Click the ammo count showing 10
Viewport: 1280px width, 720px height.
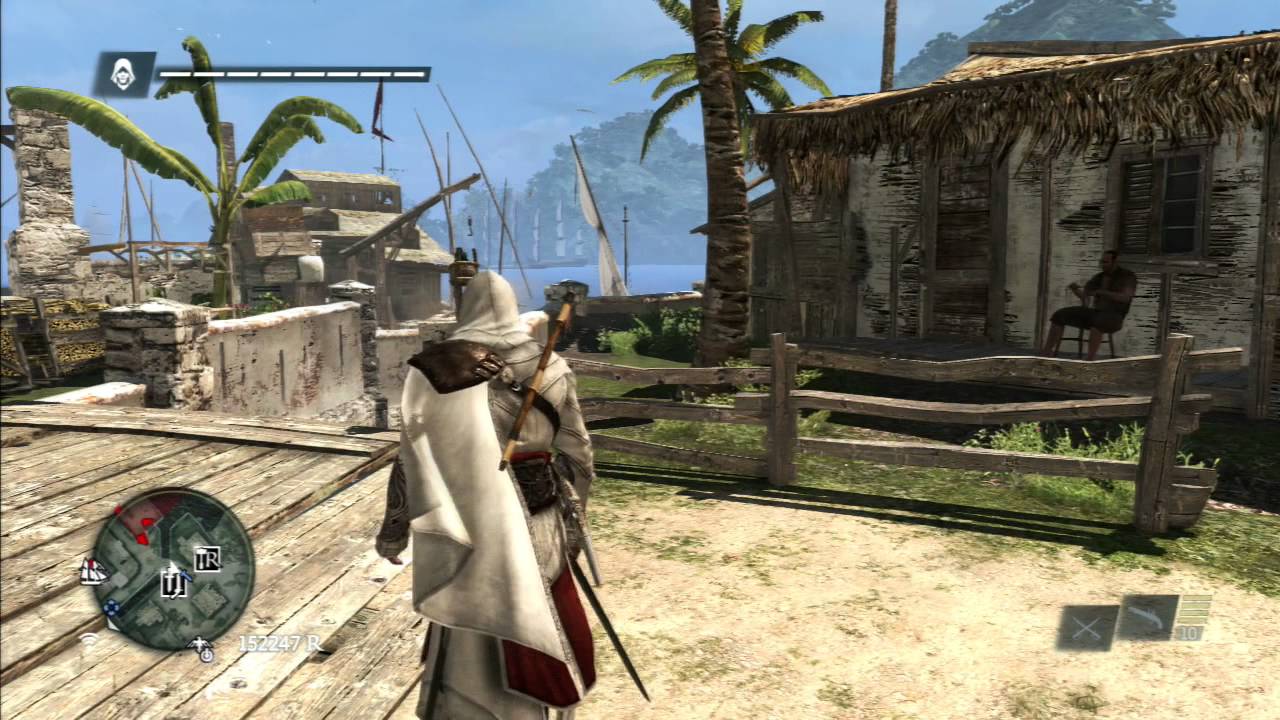[1188, 633]
